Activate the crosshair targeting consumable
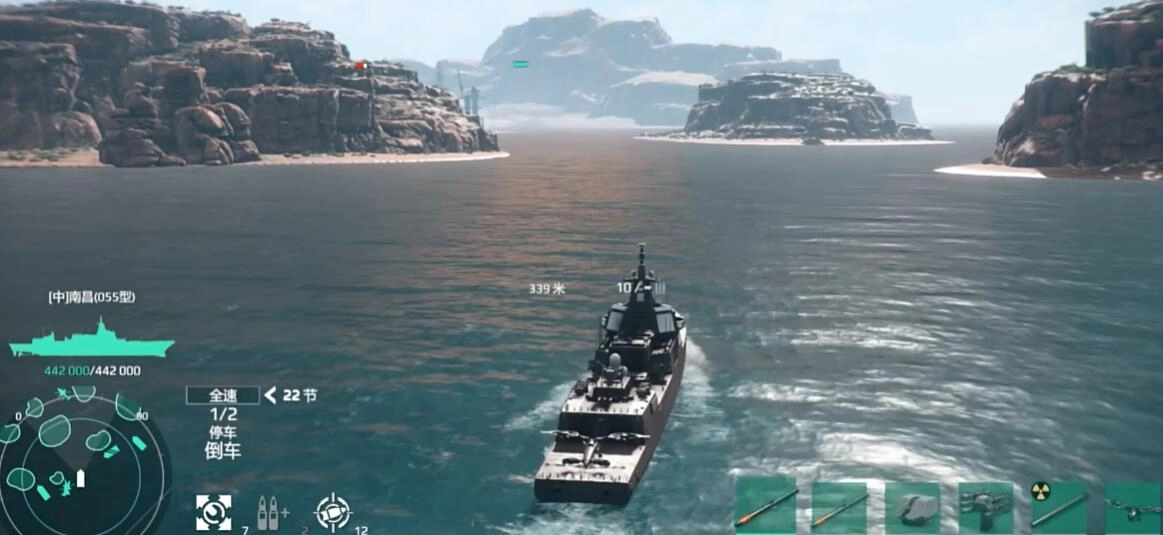Image resolution: width=1163 pixels, height=535 pixels. tap(332, 511)
